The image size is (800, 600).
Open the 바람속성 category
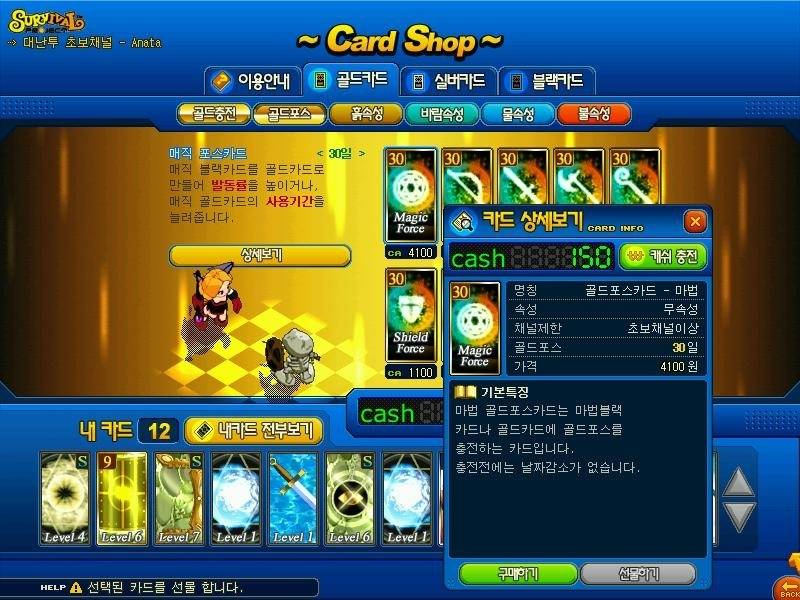pyautogui.click(x=441, y=114)
